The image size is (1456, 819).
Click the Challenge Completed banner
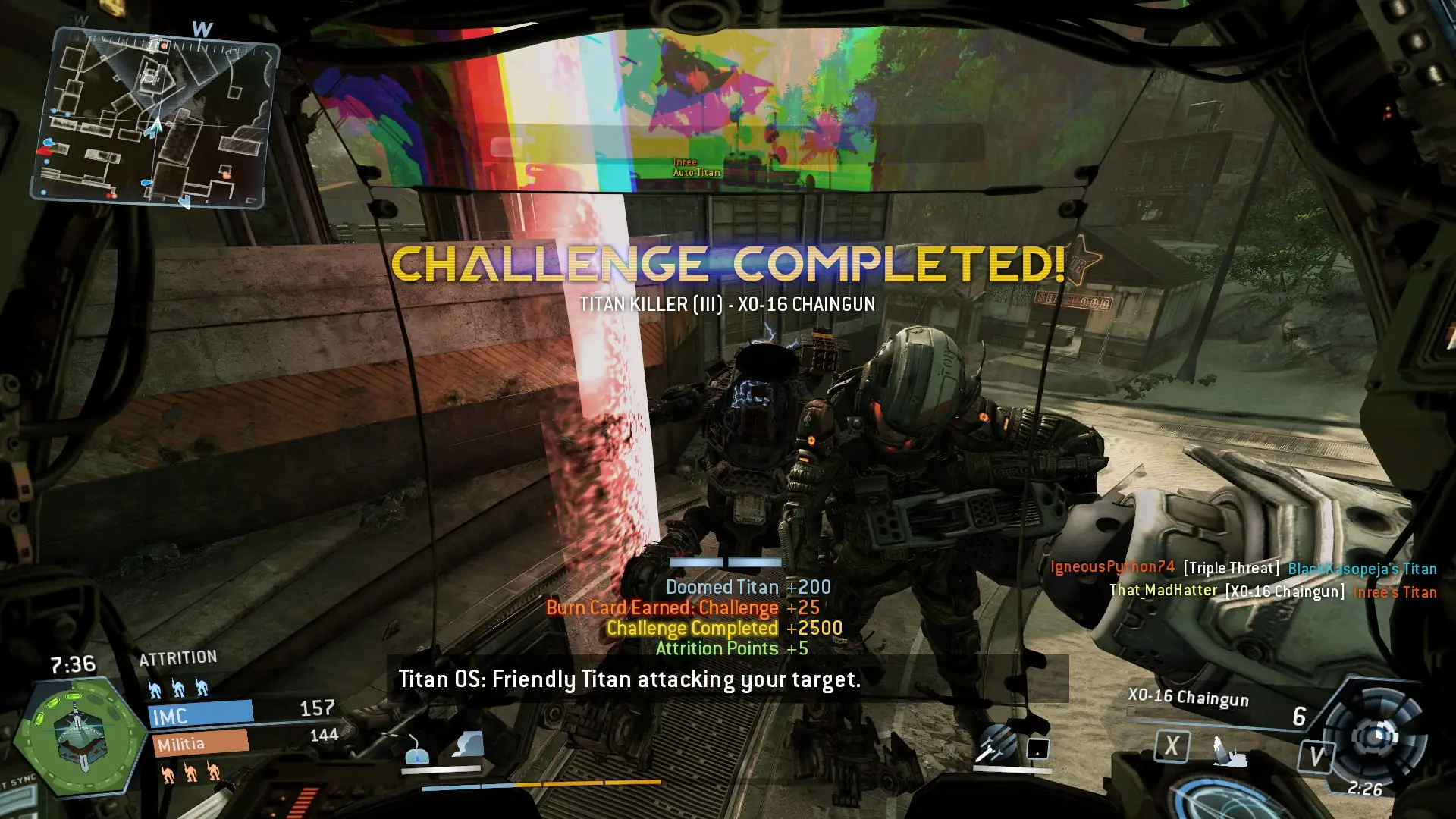[728, 264]
